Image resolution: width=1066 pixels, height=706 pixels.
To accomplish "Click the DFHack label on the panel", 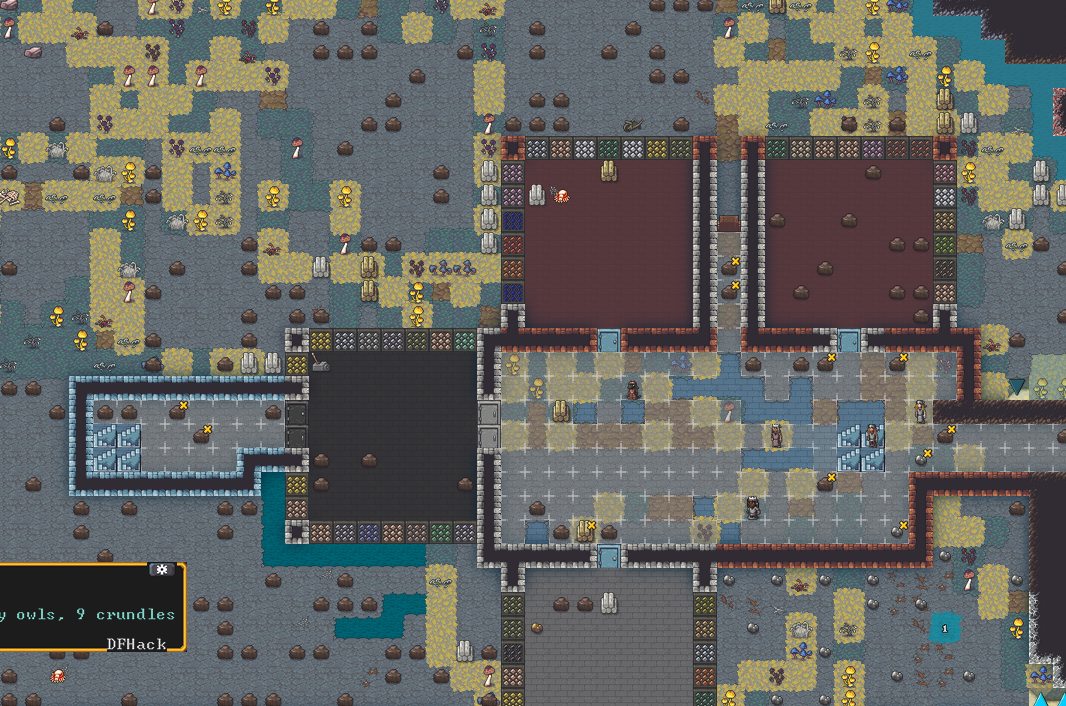I will tap(137, 643).
